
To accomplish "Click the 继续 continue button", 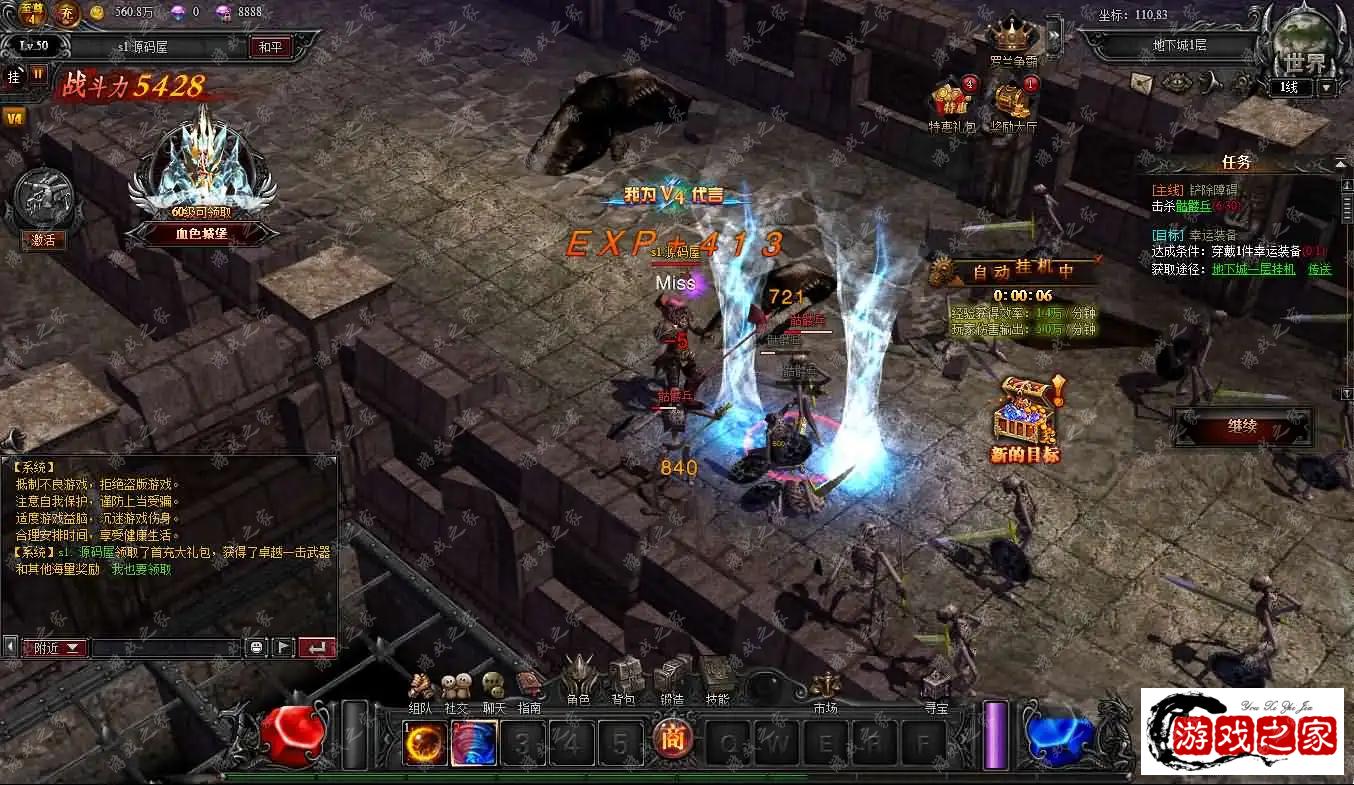I will coord(1243,427).
